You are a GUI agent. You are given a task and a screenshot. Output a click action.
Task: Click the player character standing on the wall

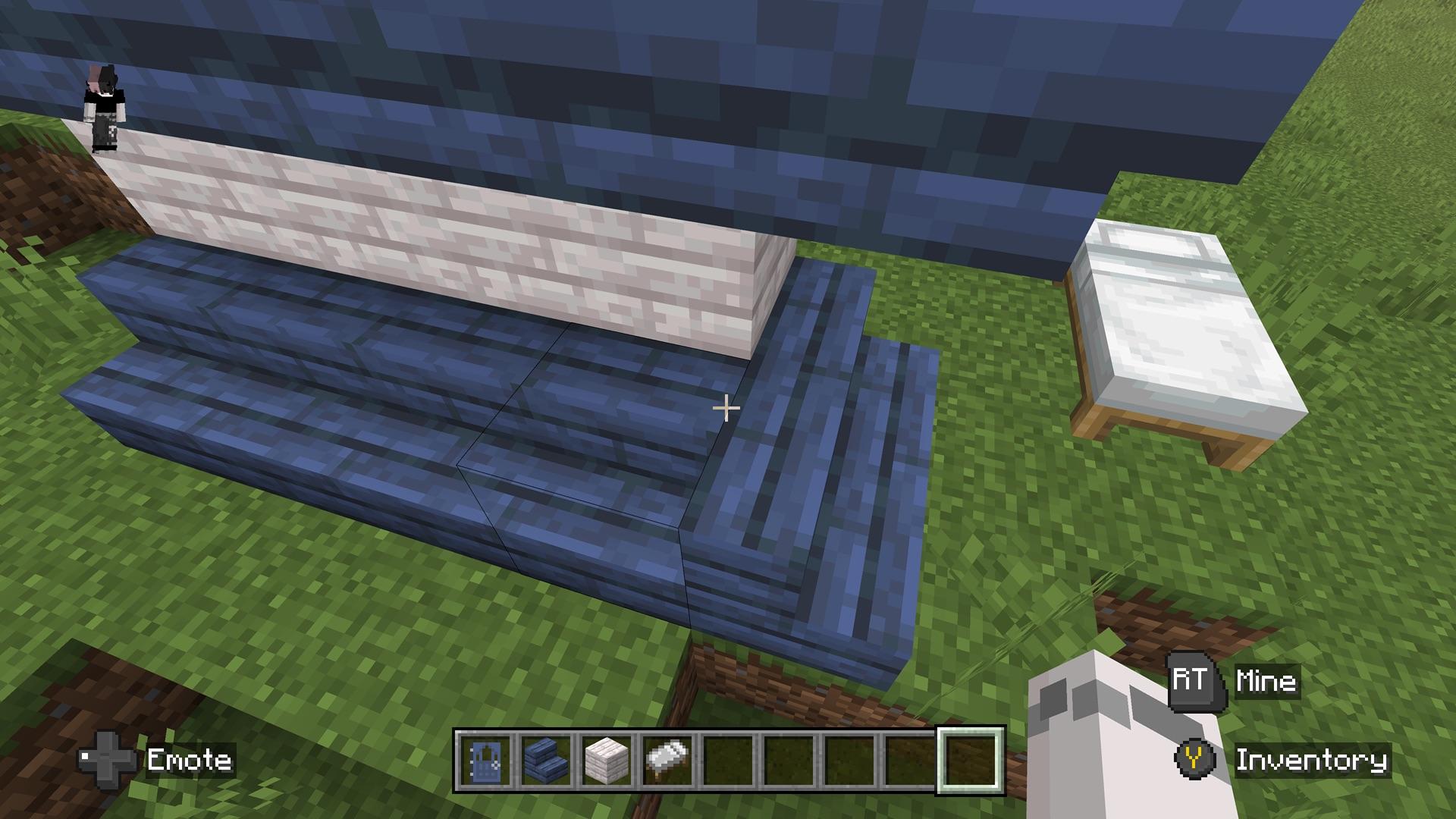point(105,106)
